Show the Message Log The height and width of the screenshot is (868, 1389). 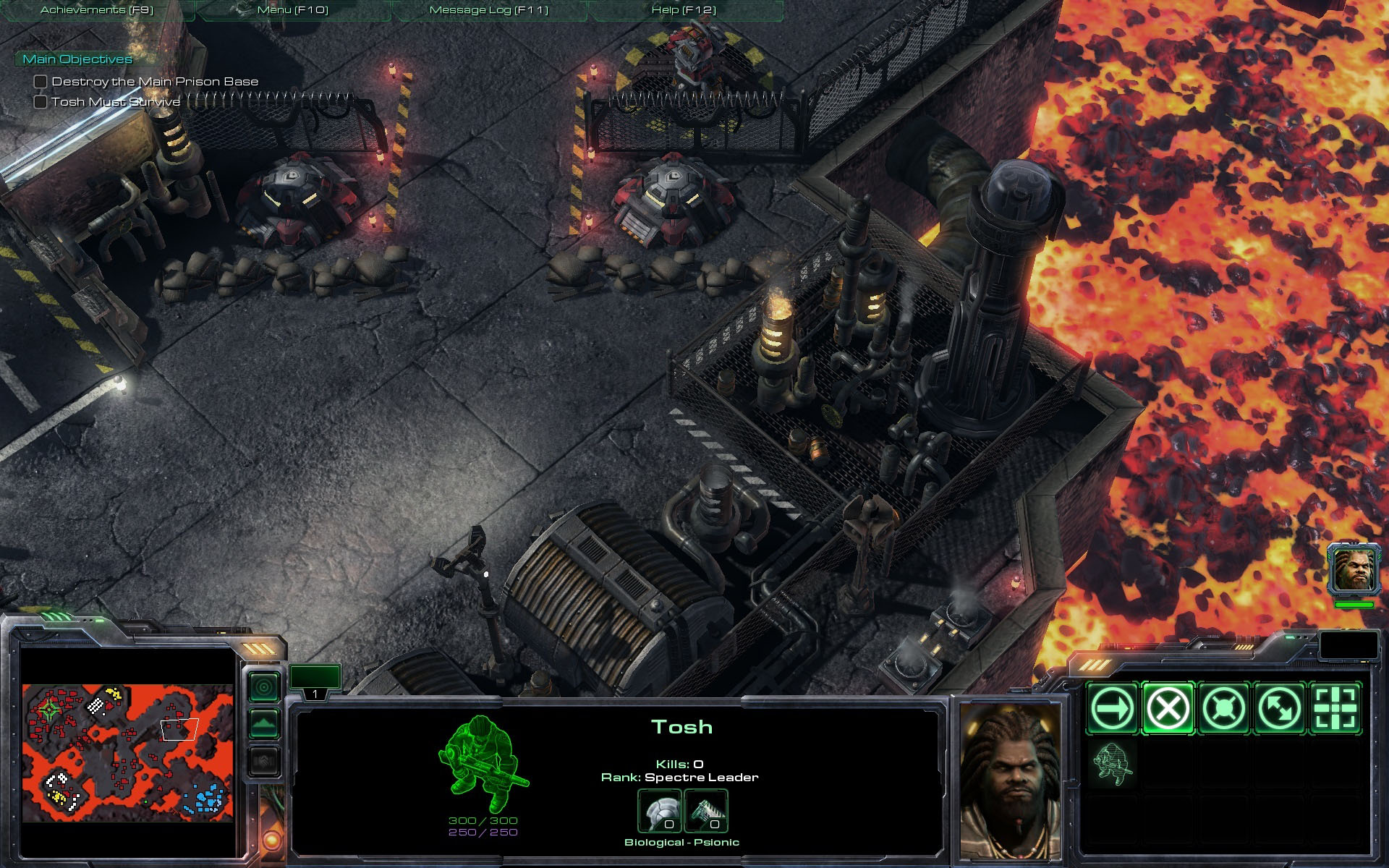pyautogui.click(x=489, y=10)
